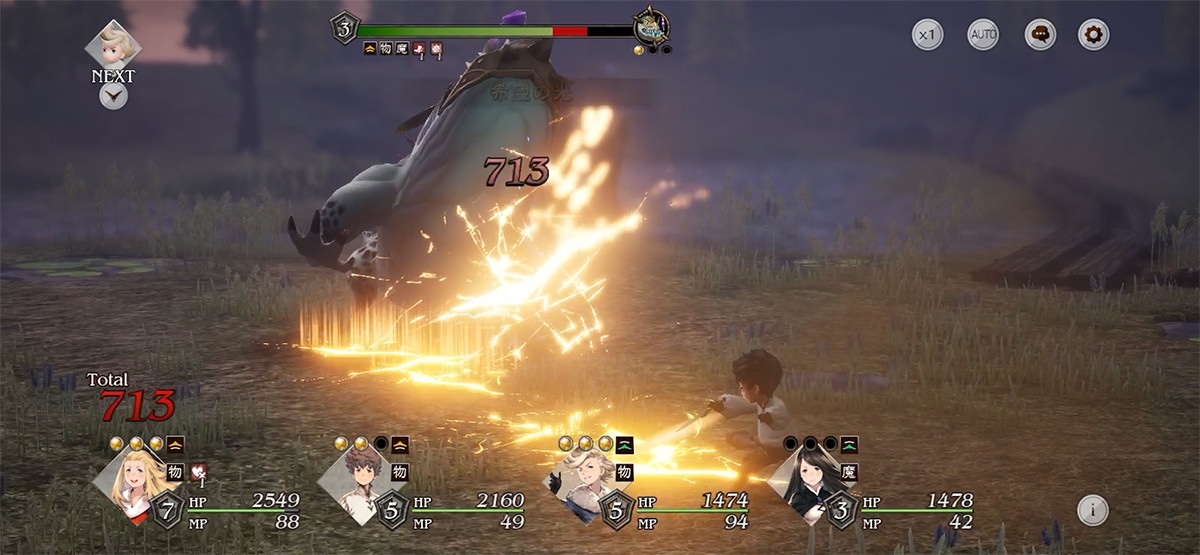This screenshot has width=1200, height=555.
Task: Expand the NEXT turn order arrow
Action: pos(113,96)
